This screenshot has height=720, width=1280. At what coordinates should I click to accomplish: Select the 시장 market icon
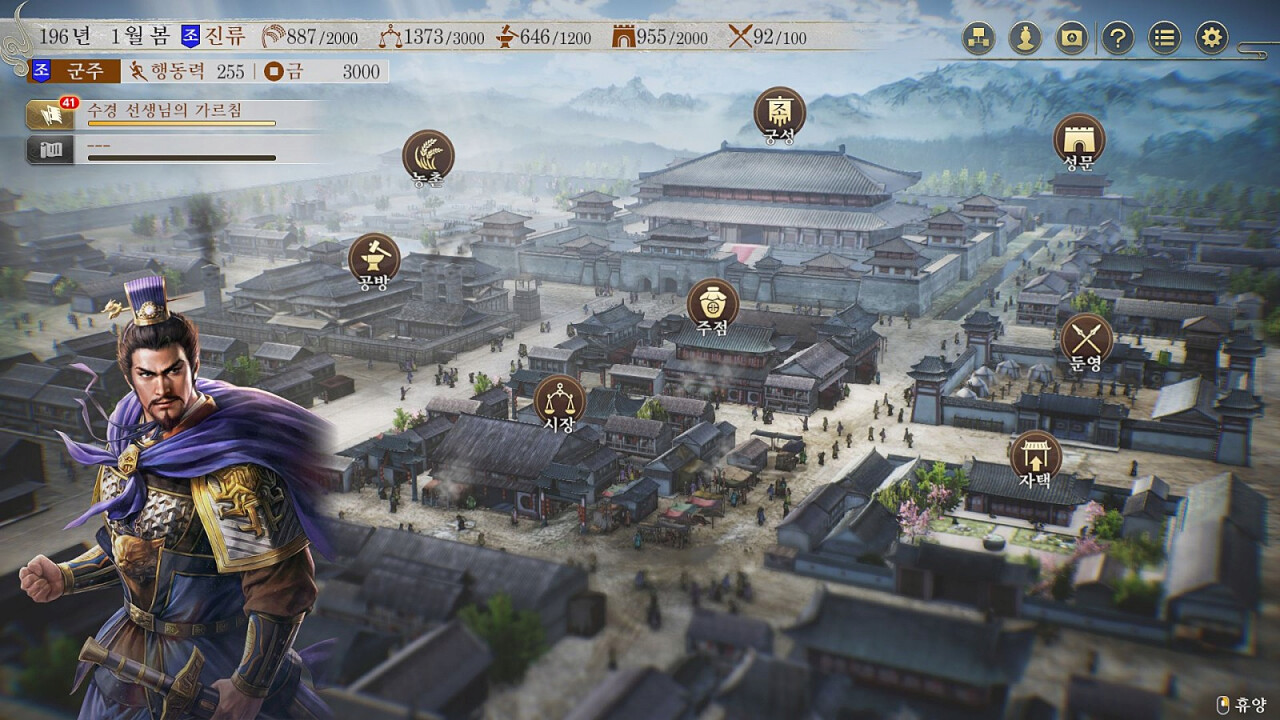(559, 400)
